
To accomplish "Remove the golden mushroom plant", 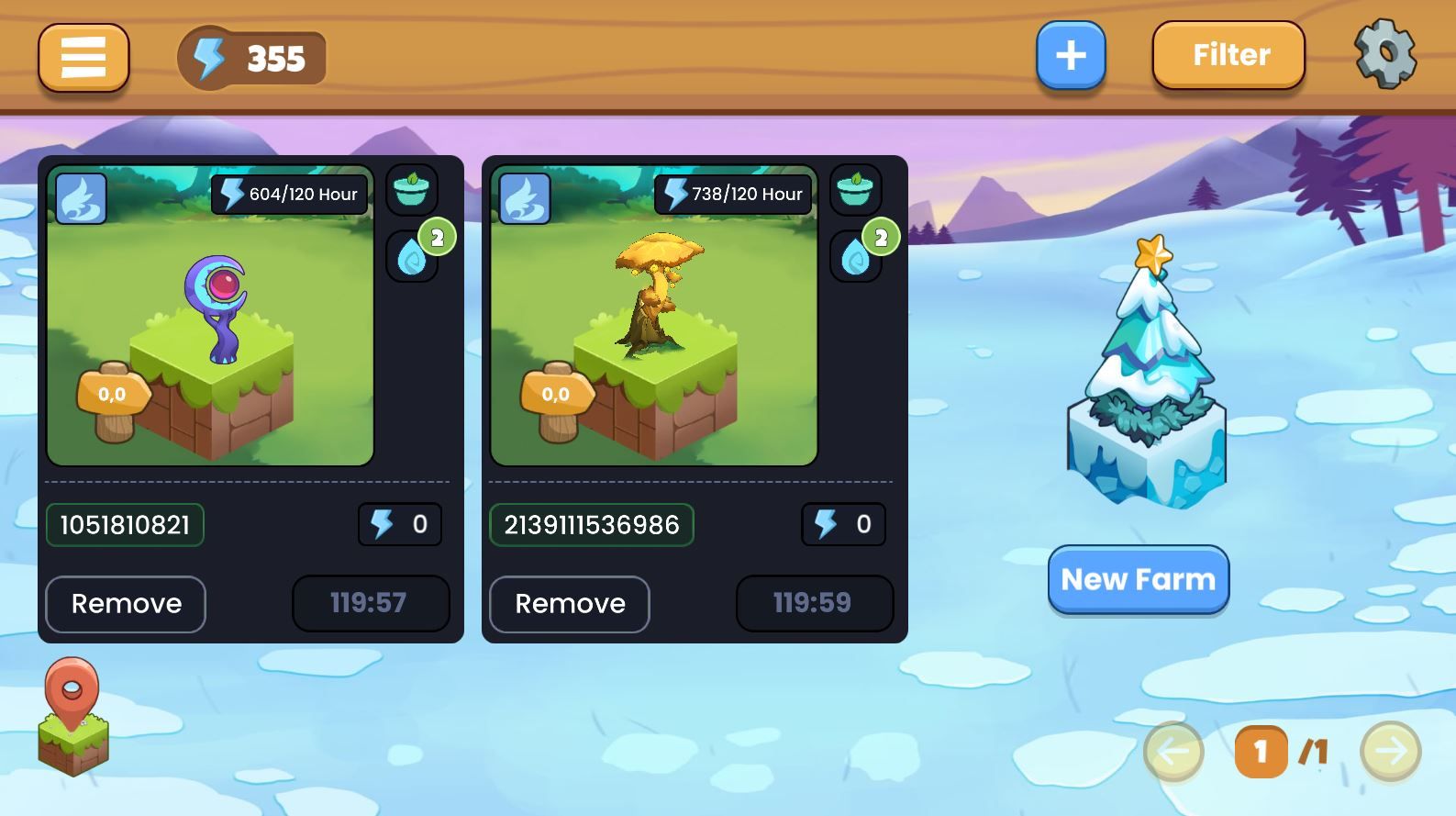I will click(570, 604).
